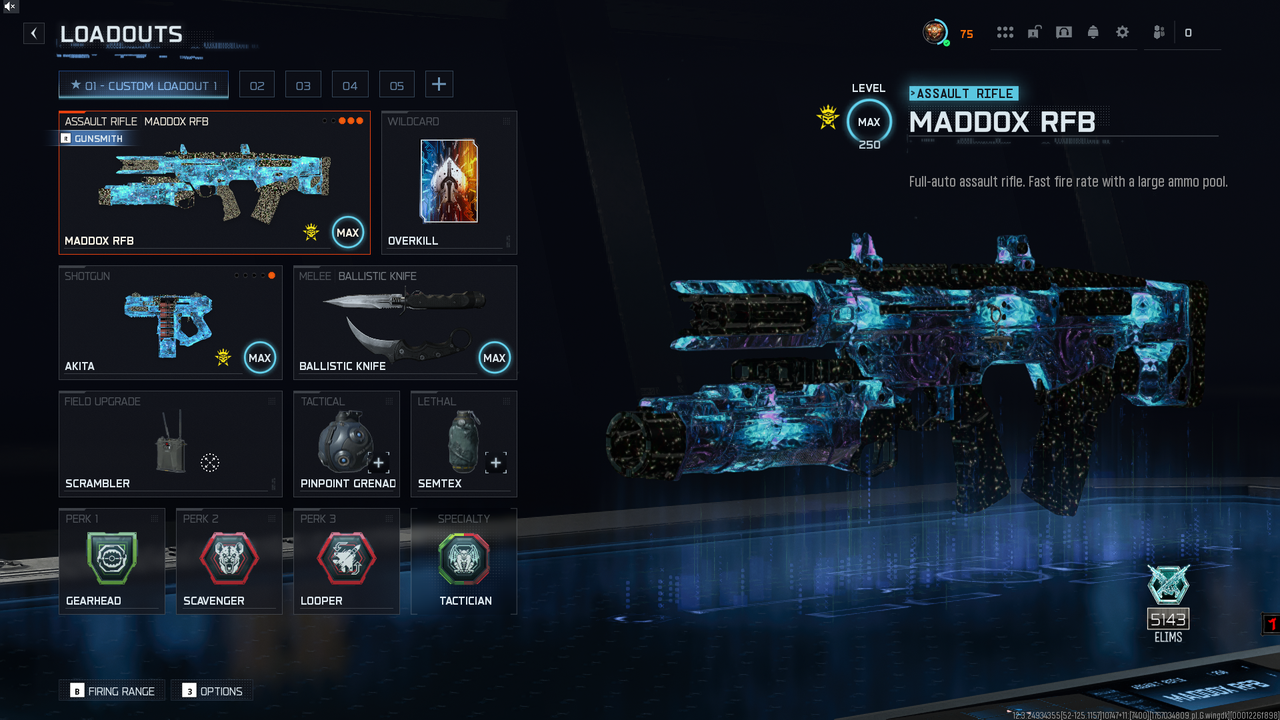
Task: Select the Scavenger perk 2 slot
Action: (229, 561)
